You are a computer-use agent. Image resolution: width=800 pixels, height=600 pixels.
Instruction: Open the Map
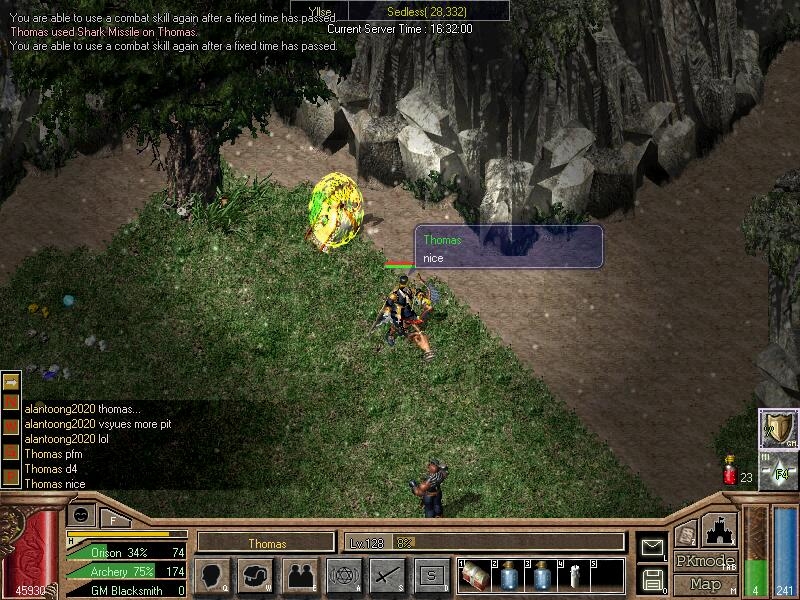705,584
